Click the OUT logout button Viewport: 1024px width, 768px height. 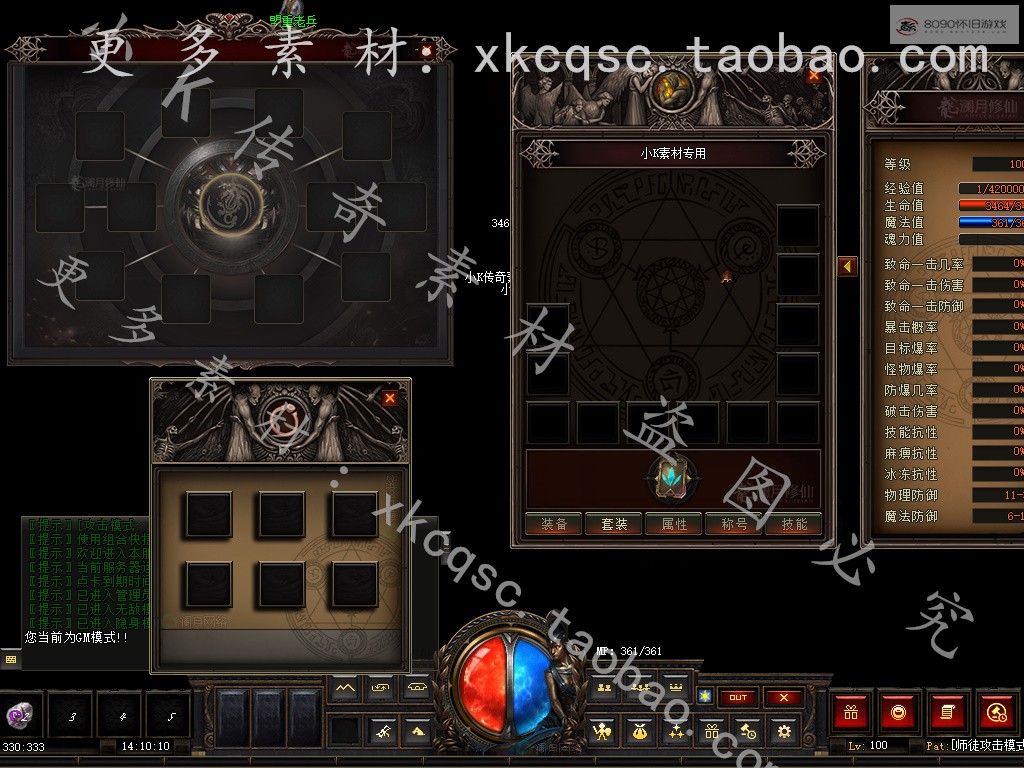(738, 697)
